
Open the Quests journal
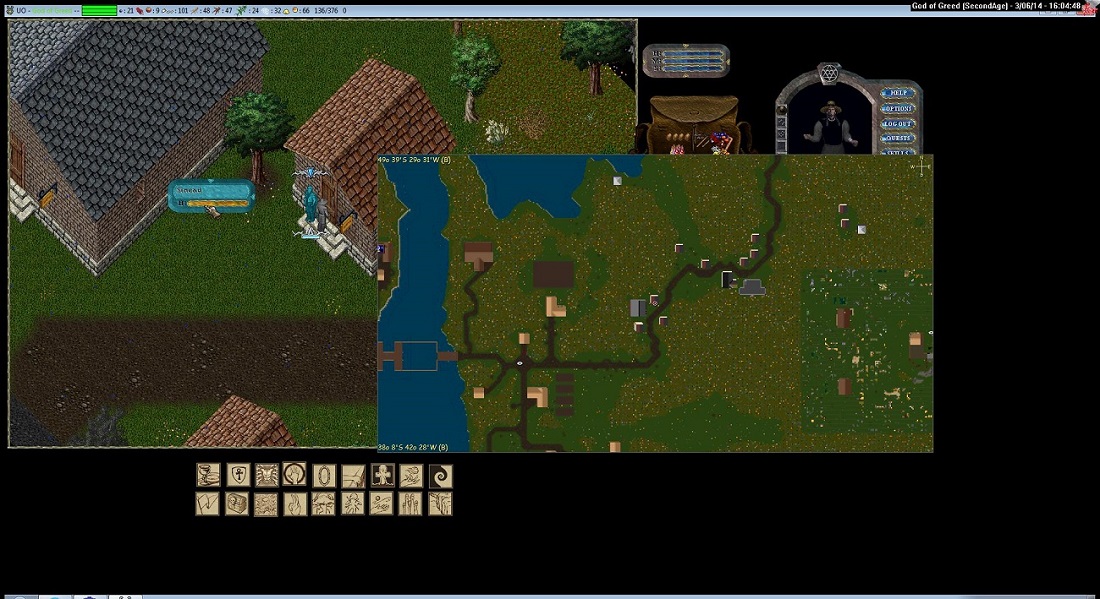pyautogui.click(x=897, y=138)
